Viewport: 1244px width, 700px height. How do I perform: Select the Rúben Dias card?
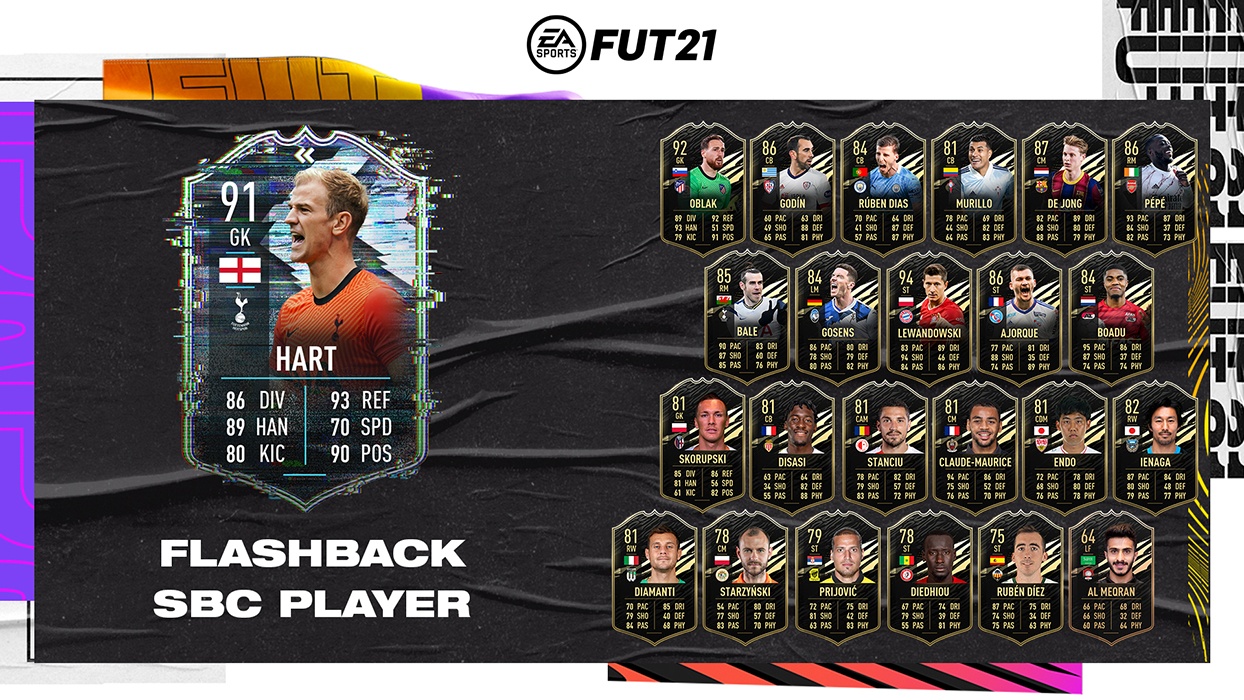882,190
